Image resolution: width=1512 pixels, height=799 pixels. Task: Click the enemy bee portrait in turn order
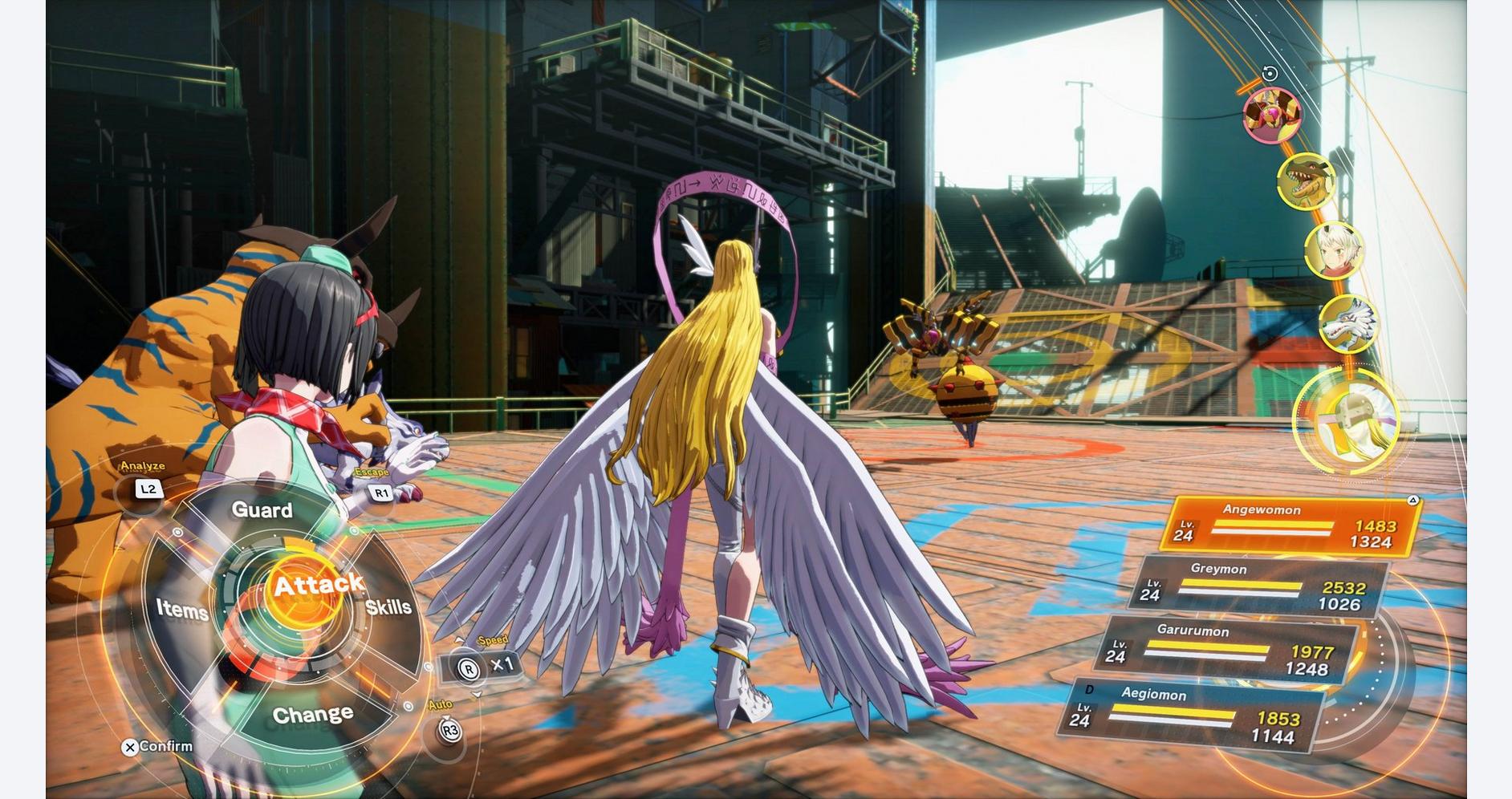[1271, 114]
